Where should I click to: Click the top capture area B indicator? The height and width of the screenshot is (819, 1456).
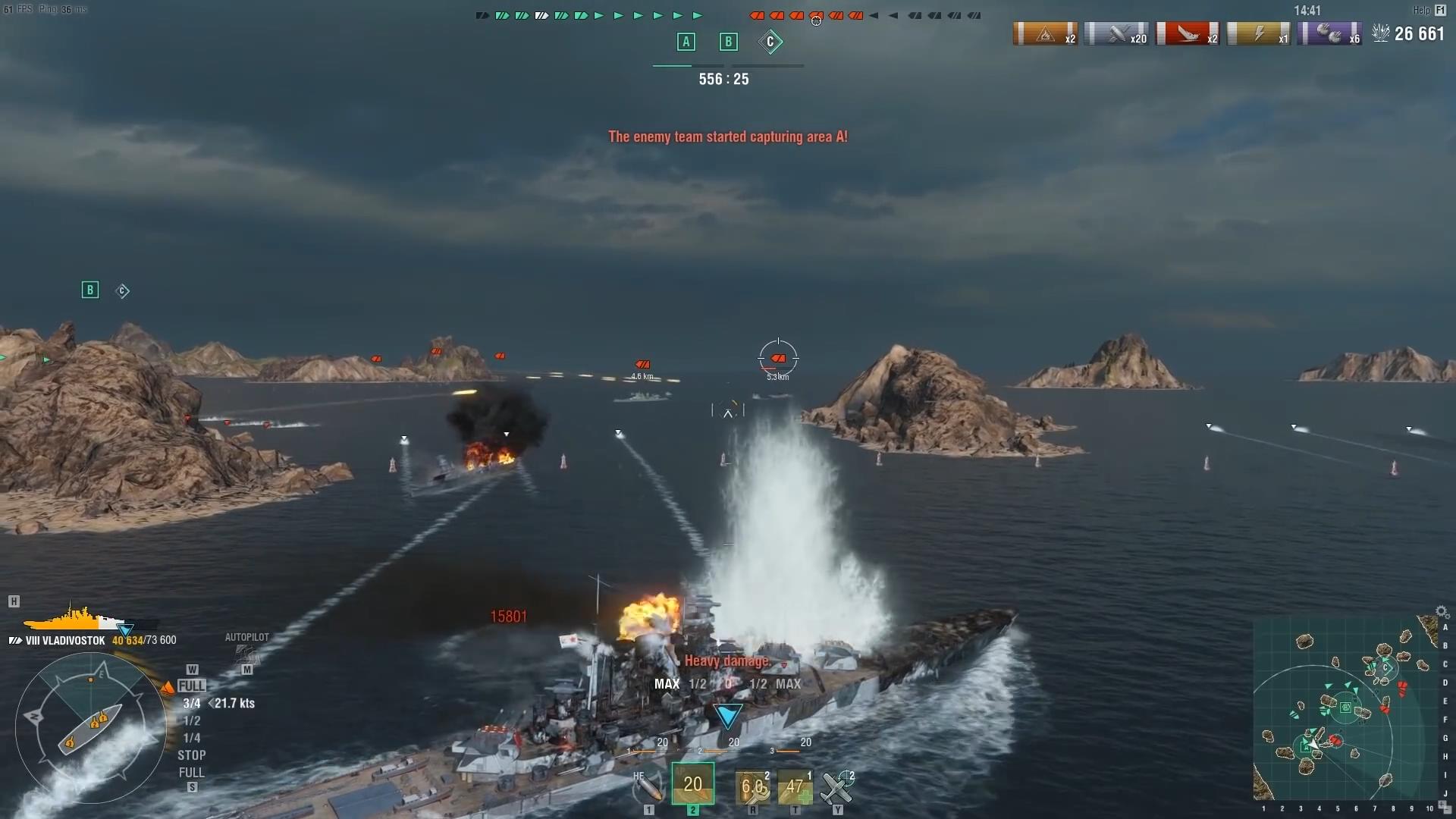click(x=728, y=42)
